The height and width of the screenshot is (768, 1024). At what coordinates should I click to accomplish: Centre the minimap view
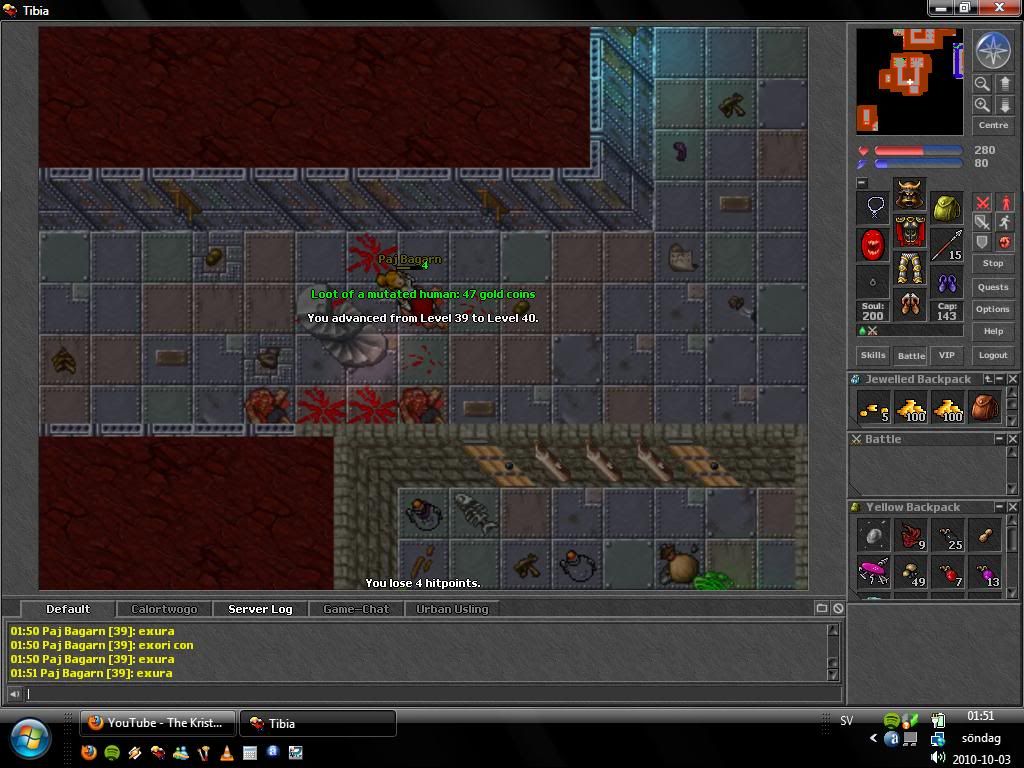993,125
